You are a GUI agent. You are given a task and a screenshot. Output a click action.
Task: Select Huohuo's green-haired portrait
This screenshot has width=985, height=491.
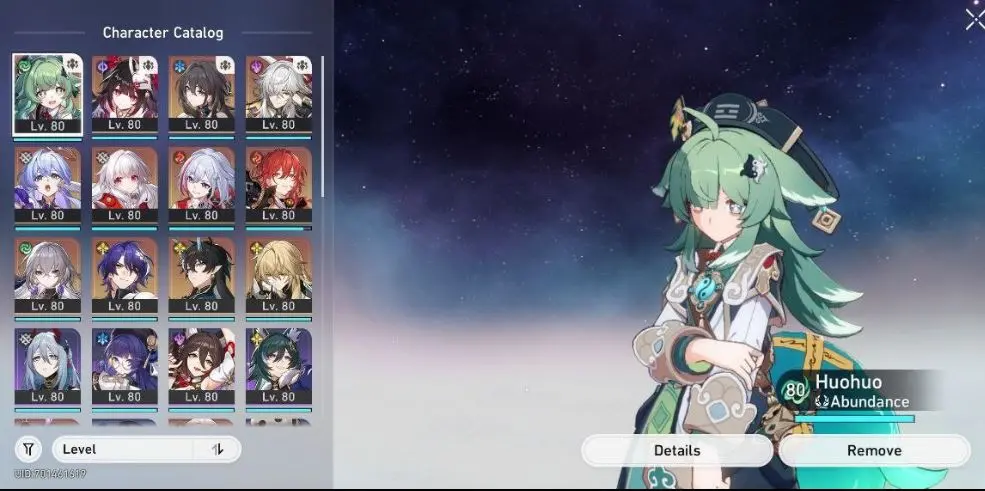[x=47, y=93]
